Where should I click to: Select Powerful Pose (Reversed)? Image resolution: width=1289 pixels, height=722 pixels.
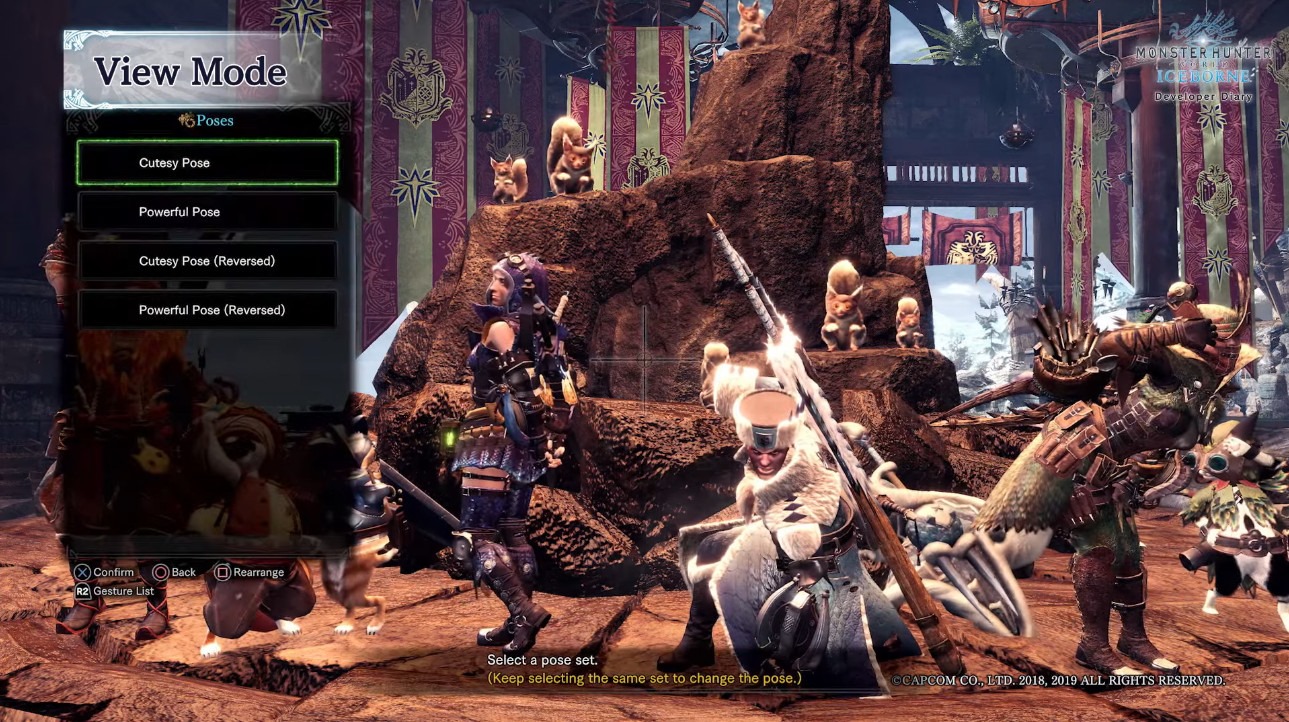pyautogui.click(x=207, y=310)
